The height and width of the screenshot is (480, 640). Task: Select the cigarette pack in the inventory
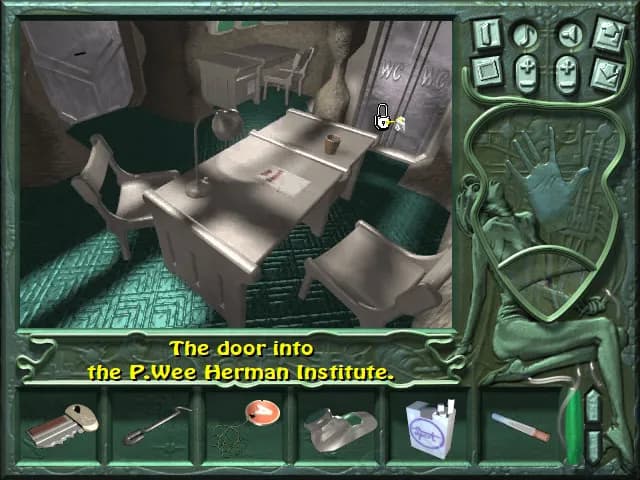430,428
